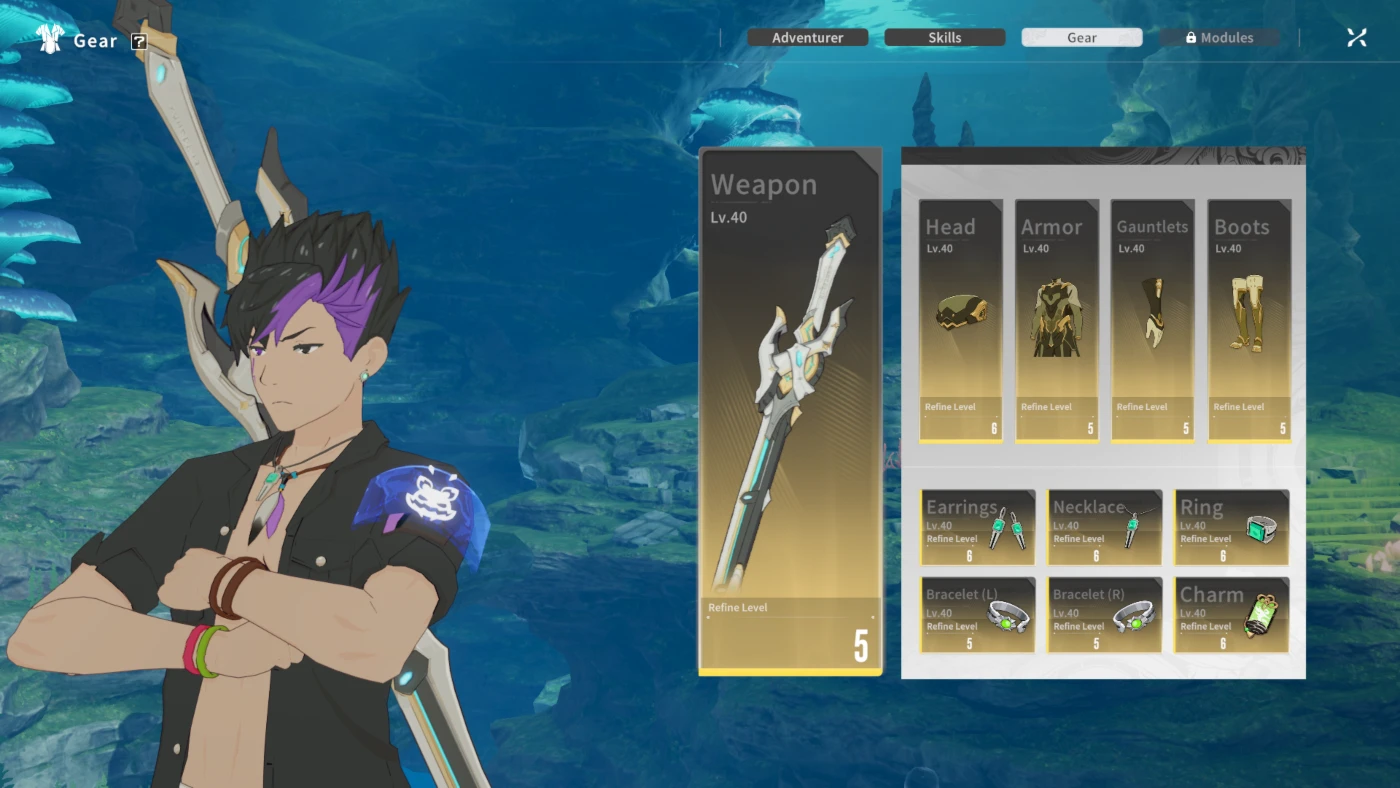The width and height of the screenshot is (1400, 788).
Task: Switch to the Adventurer tab
Action: pos(807,38)
